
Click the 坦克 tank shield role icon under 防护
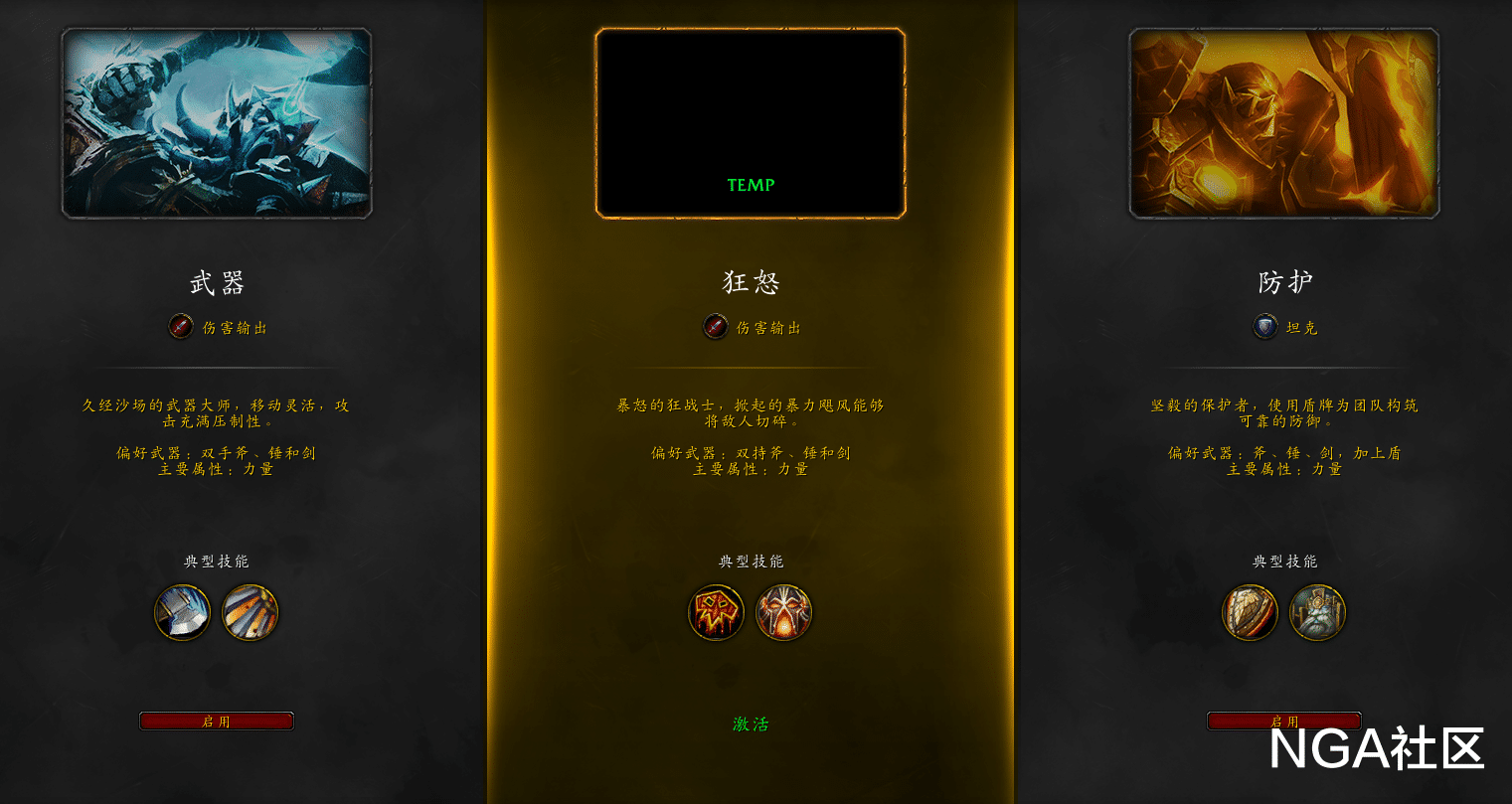click(1265, 328)
